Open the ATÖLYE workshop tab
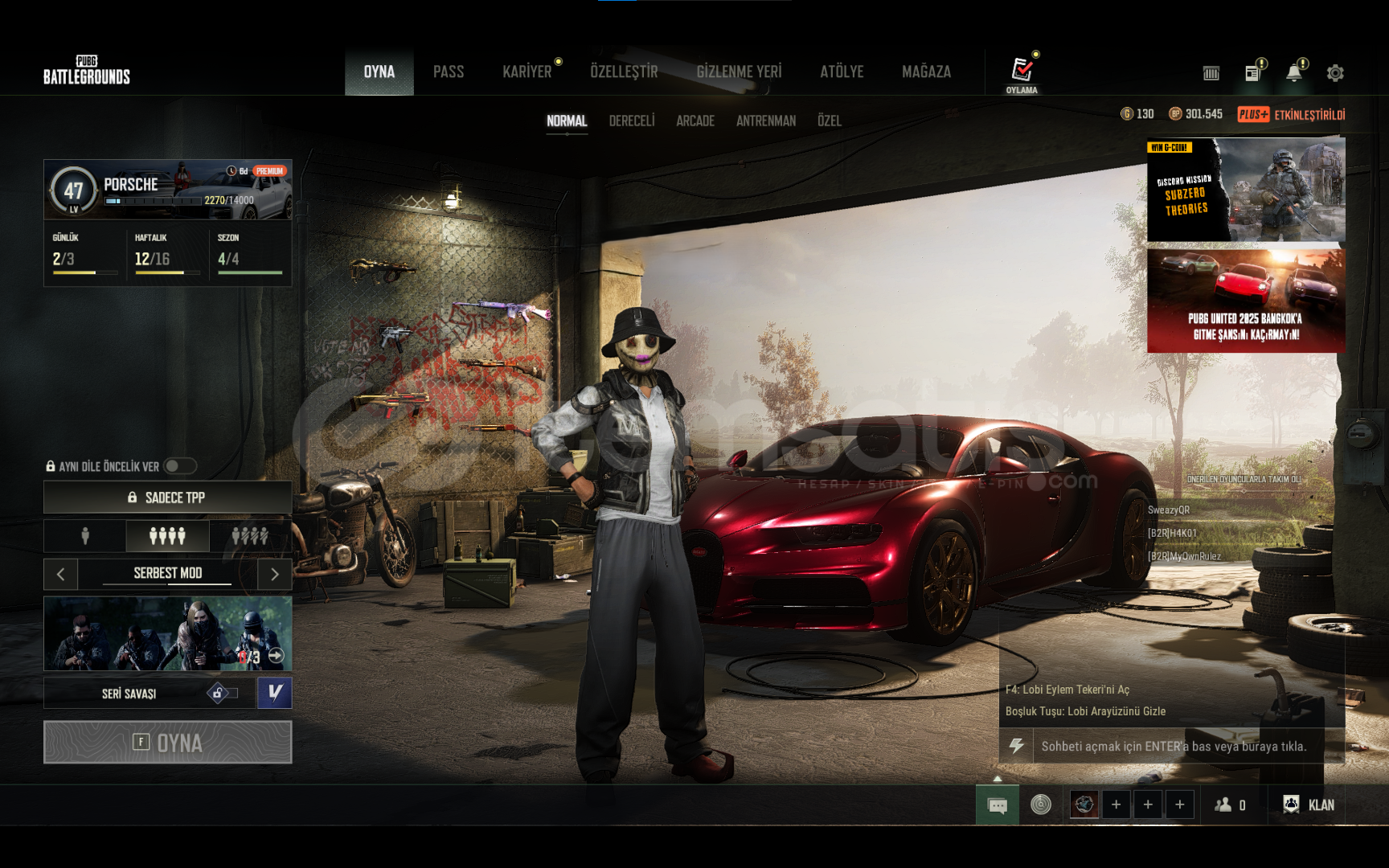This screenshot has height=868, width=1389. (842, 72)
